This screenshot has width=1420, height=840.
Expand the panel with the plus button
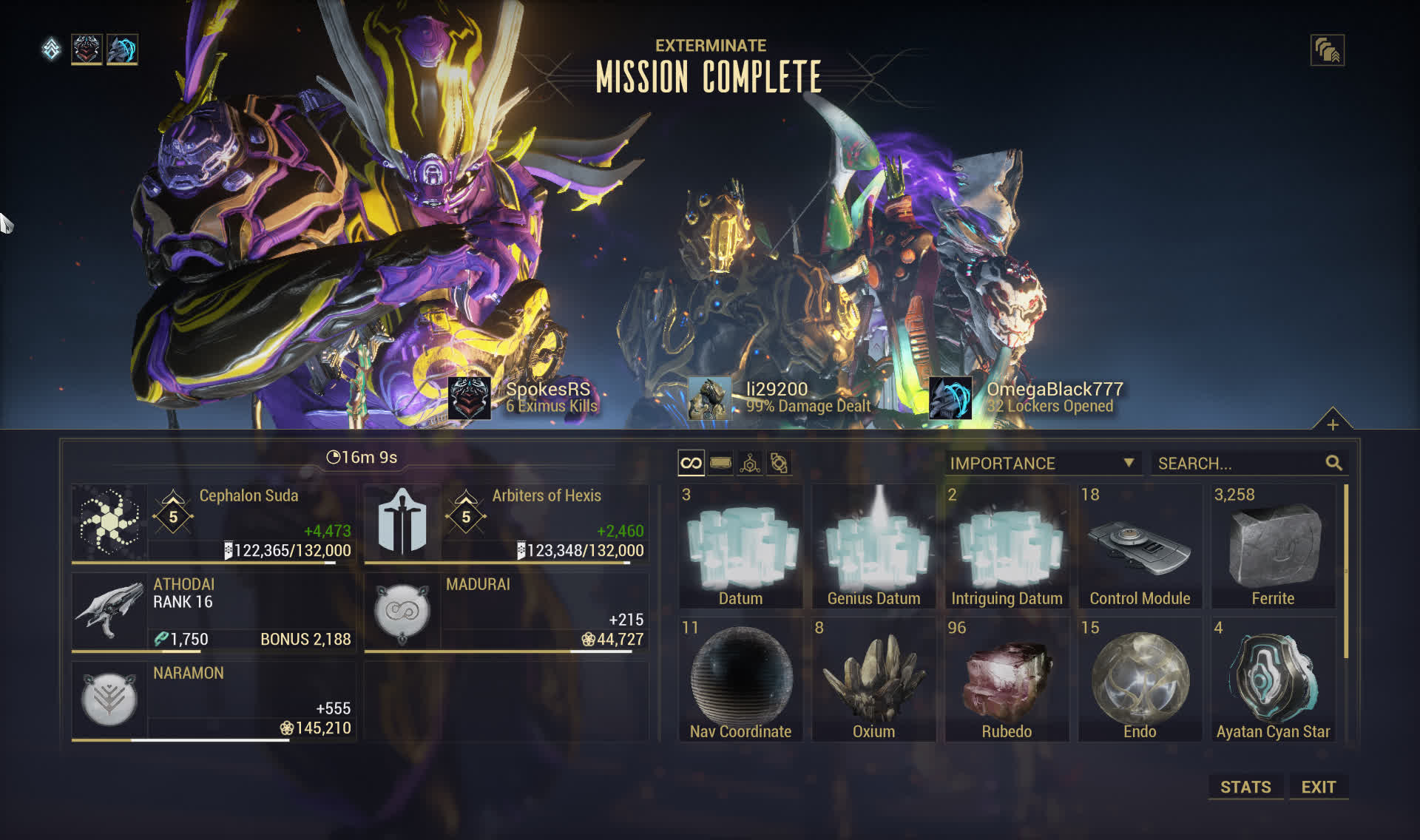click(x=1332, y=424)
